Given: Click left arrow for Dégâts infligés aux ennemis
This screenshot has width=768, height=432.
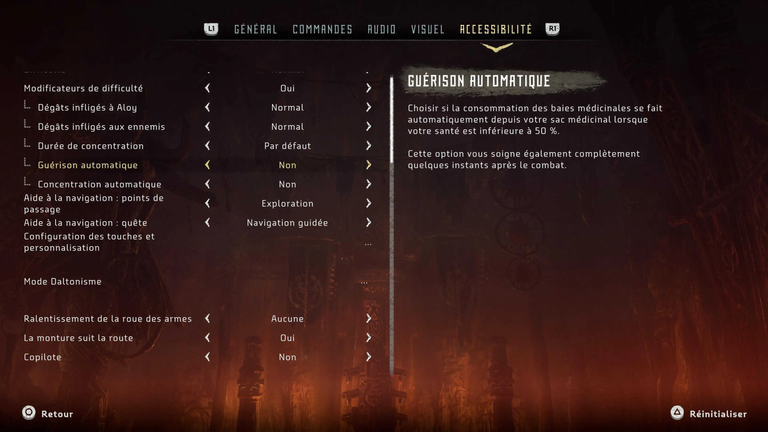Looking at the screenshot, I should (x=208, y=127).
